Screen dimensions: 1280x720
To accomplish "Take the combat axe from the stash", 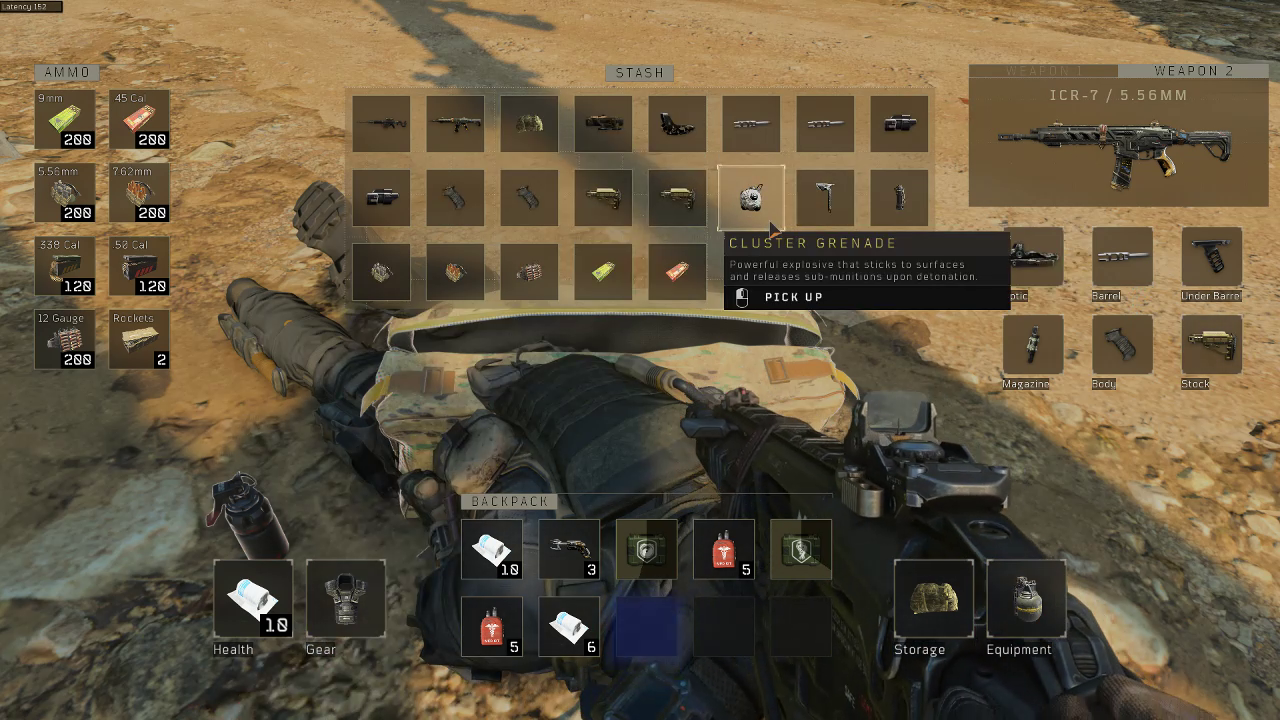I will click(x=825, y=197).
